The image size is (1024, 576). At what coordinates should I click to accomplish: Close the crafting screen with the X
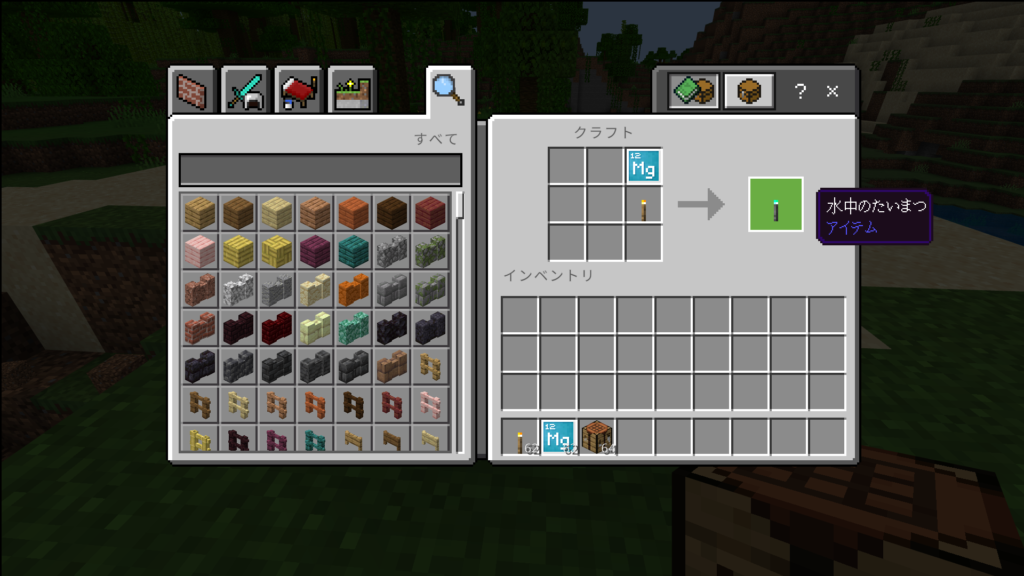[x=832, y=92]
